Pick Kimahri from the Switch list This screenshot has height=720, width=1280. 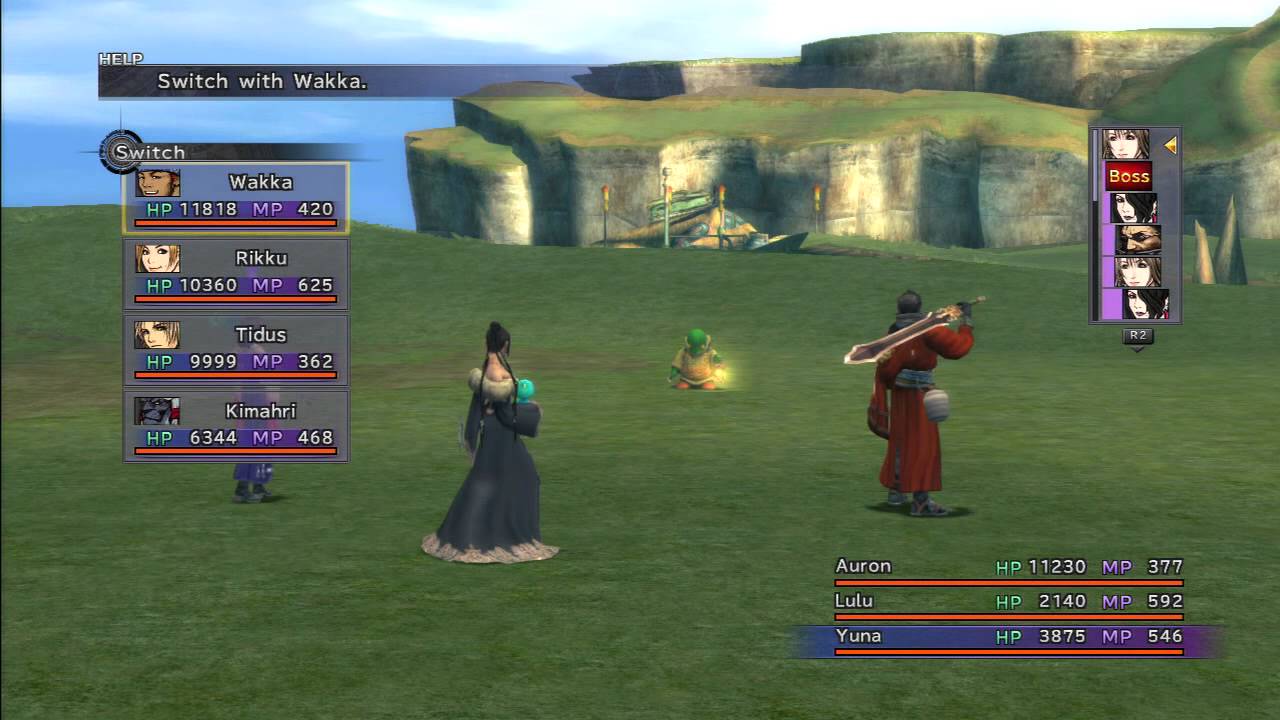tap(236, 425)
